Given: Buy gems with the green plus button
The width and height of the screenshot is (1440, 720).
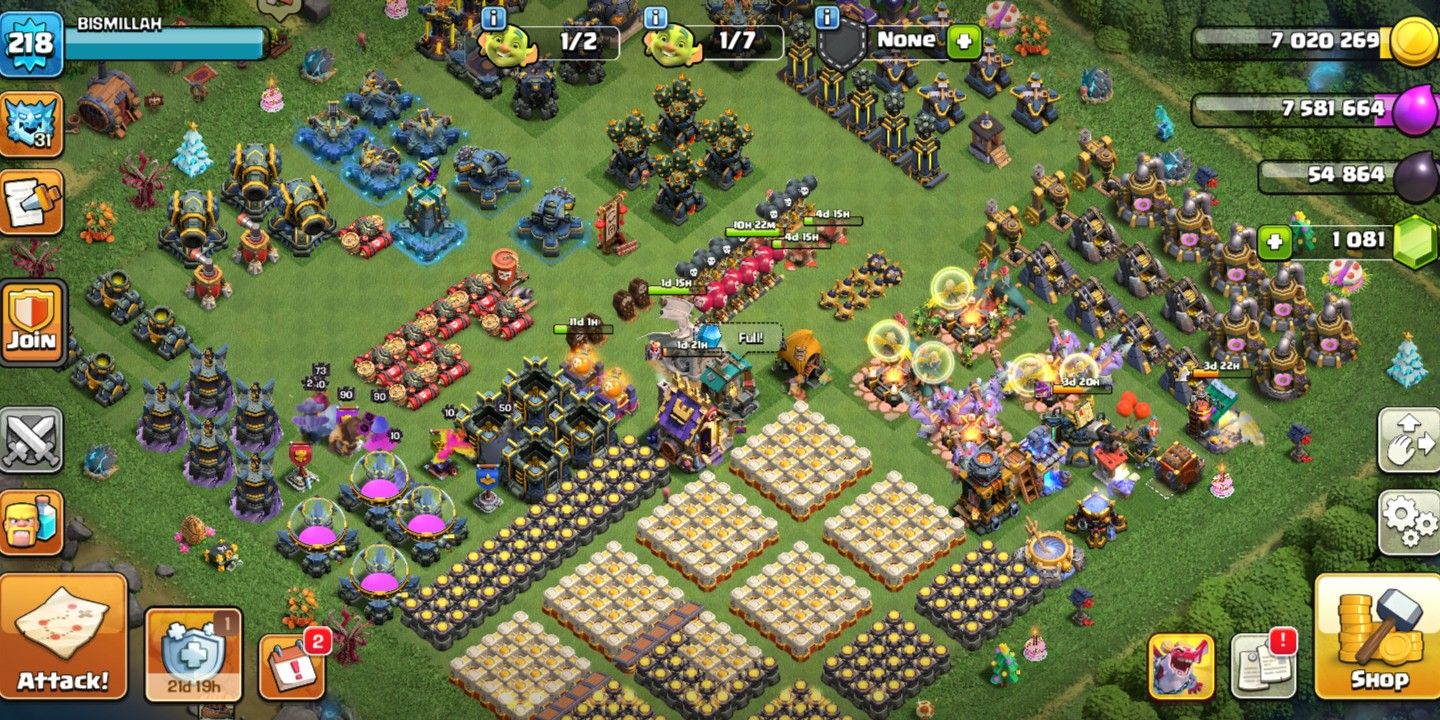Looking at the screenshot, I should (x=1274, y=240).
